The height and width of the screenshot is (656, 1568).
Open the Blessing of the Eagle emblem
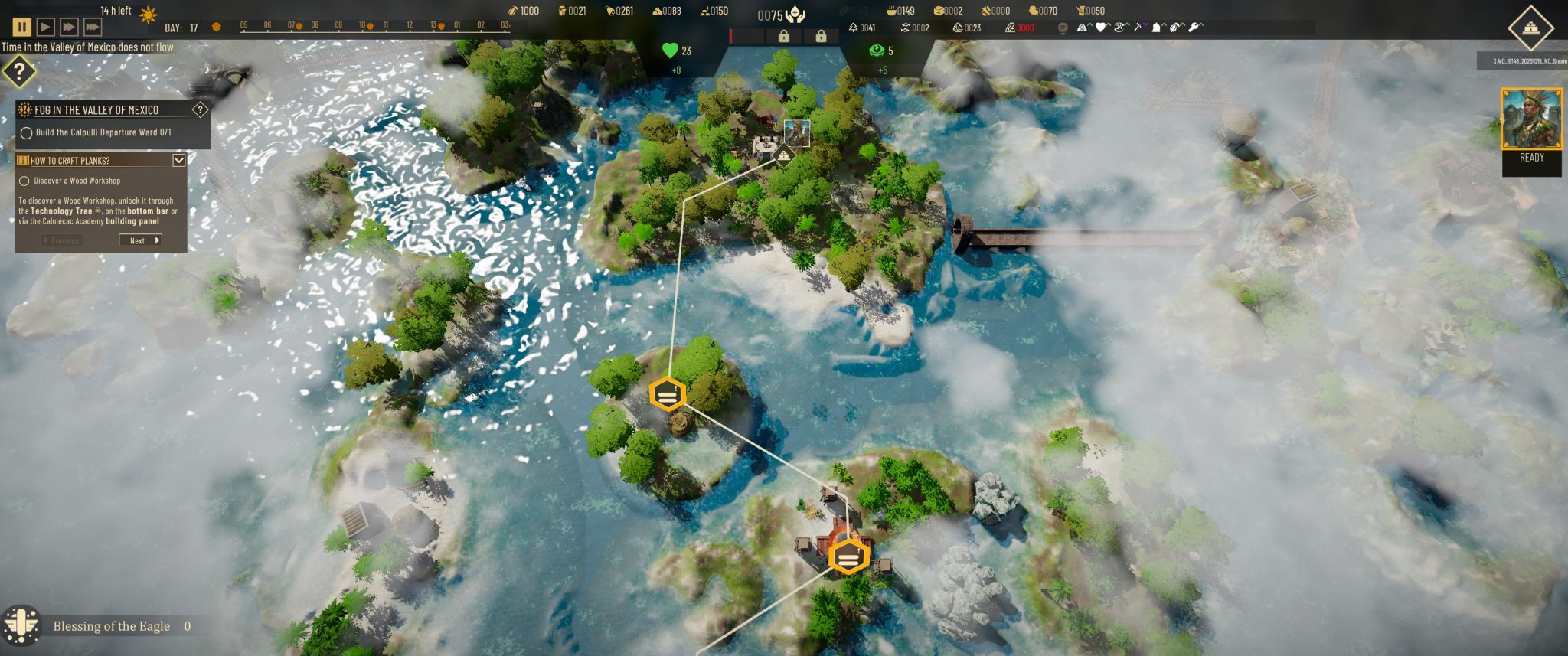click(21, 626)
